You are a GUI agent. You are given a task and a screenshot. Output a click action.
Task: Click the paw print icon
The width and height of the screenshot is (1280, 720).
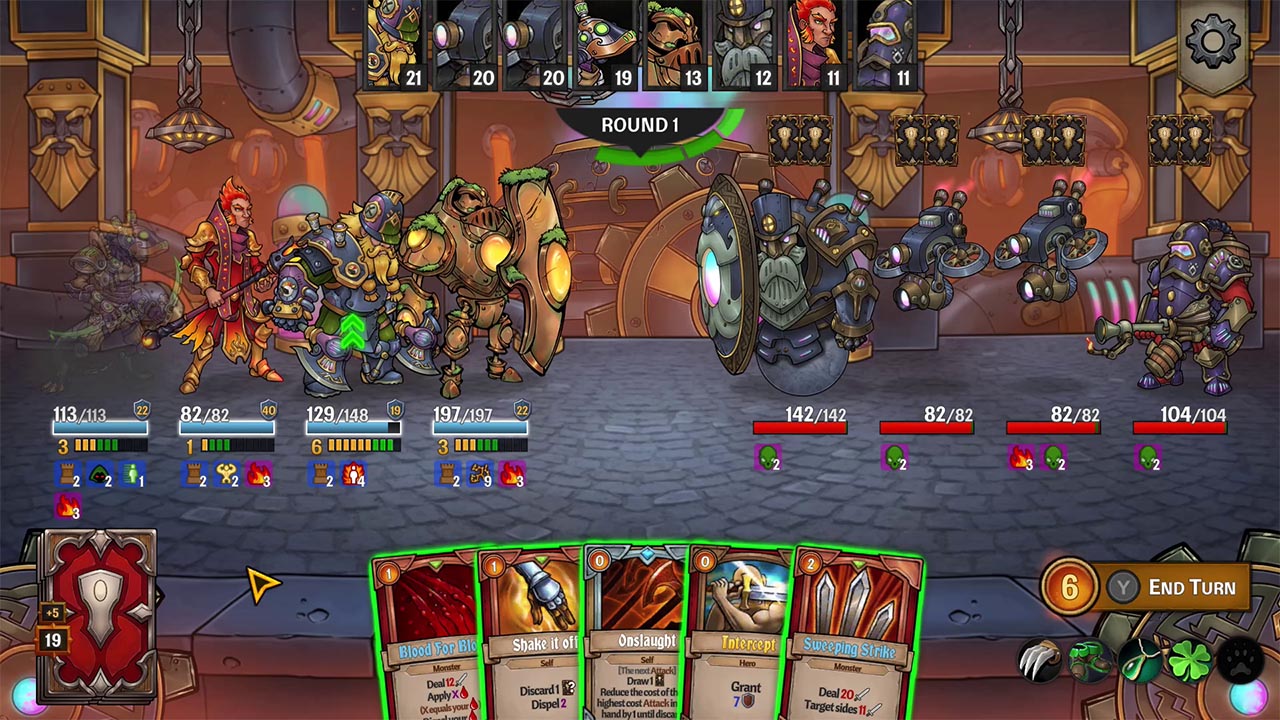tap(1238, 660)
